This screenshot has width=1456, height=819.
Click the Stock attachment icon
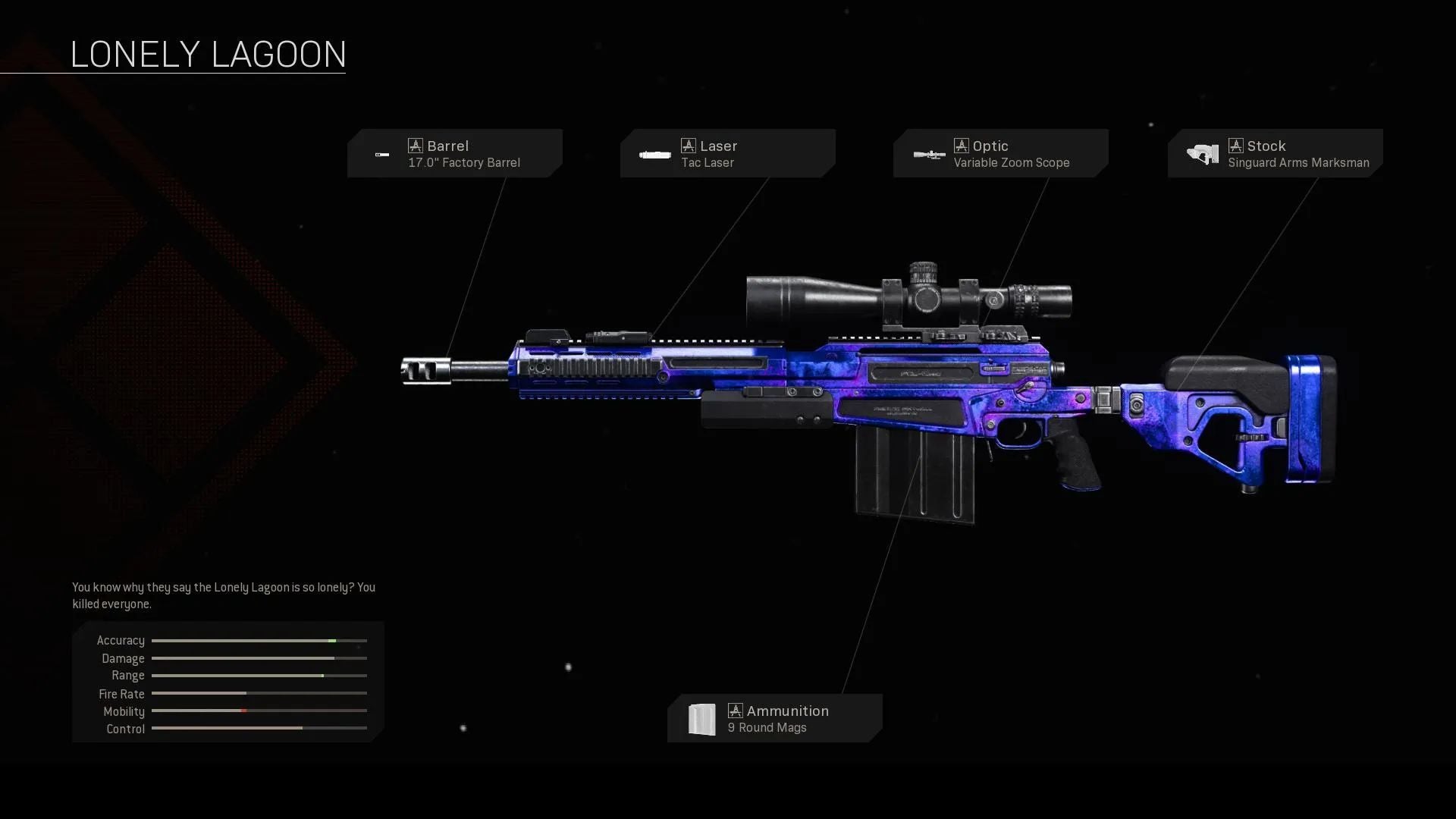coord(1202,153)
